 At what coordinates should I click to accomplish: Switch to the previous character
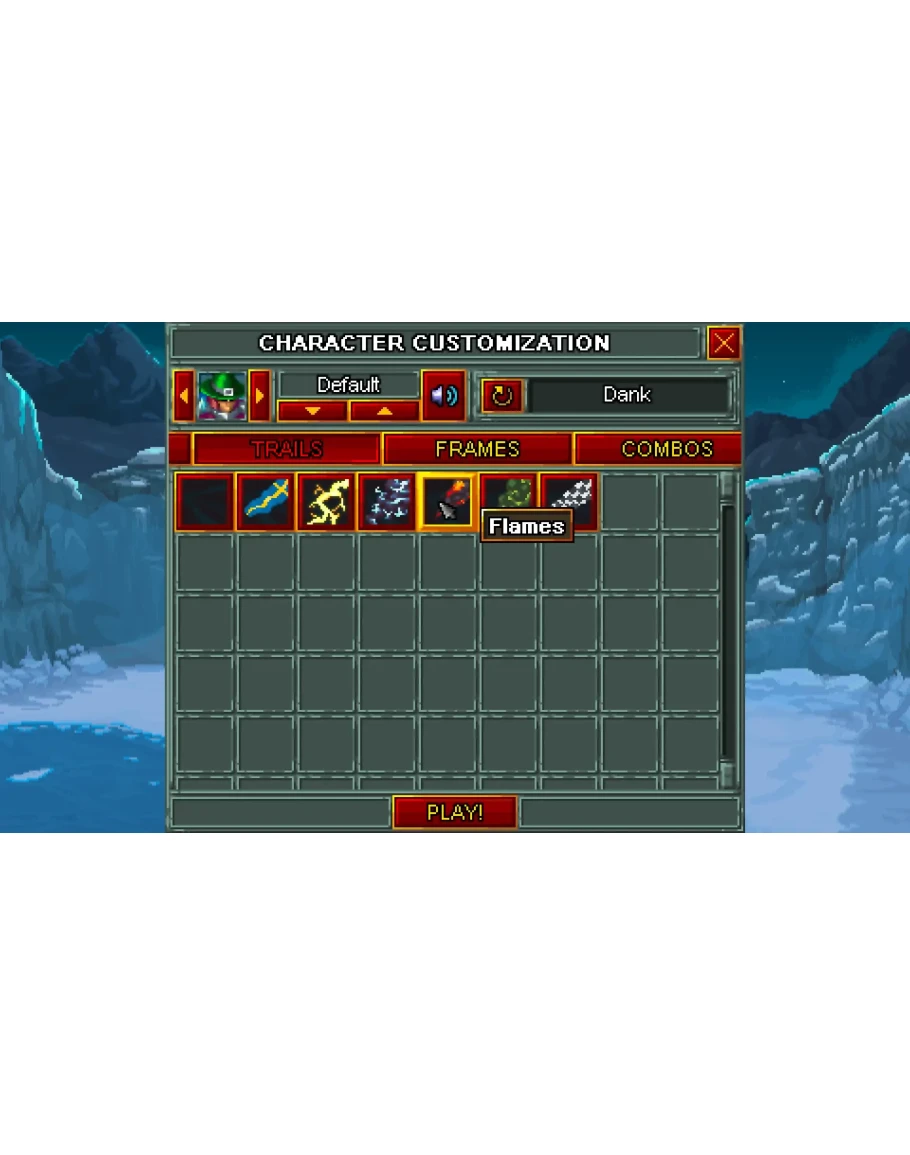tap(183, 396)
